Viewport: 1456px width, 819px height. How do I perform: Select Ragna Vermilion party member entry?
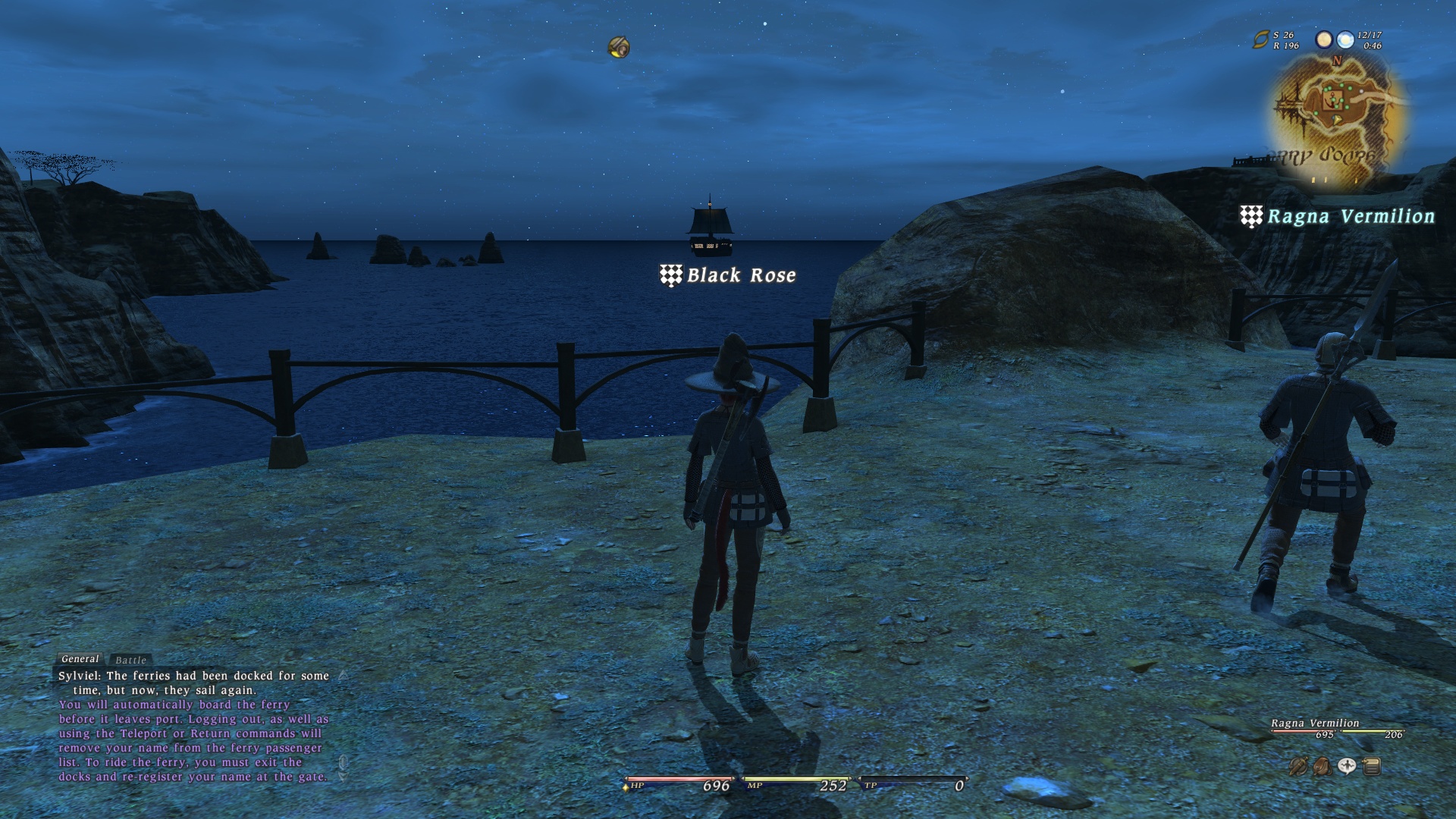coord(1315,723)
